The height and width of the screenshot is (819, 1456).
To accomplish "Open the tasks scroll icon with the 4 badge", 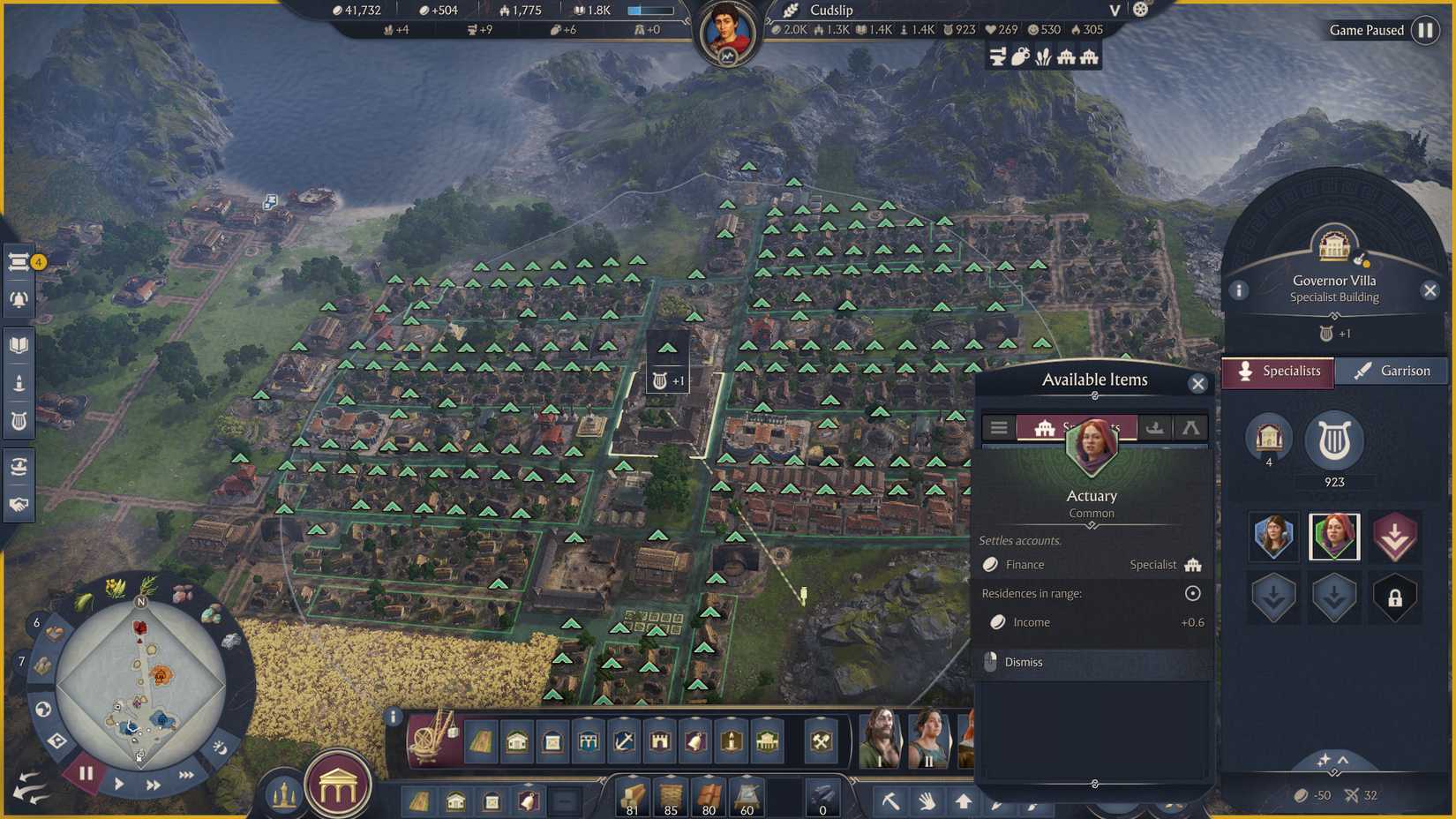I will pyautogui.click(x=19, y=261).
